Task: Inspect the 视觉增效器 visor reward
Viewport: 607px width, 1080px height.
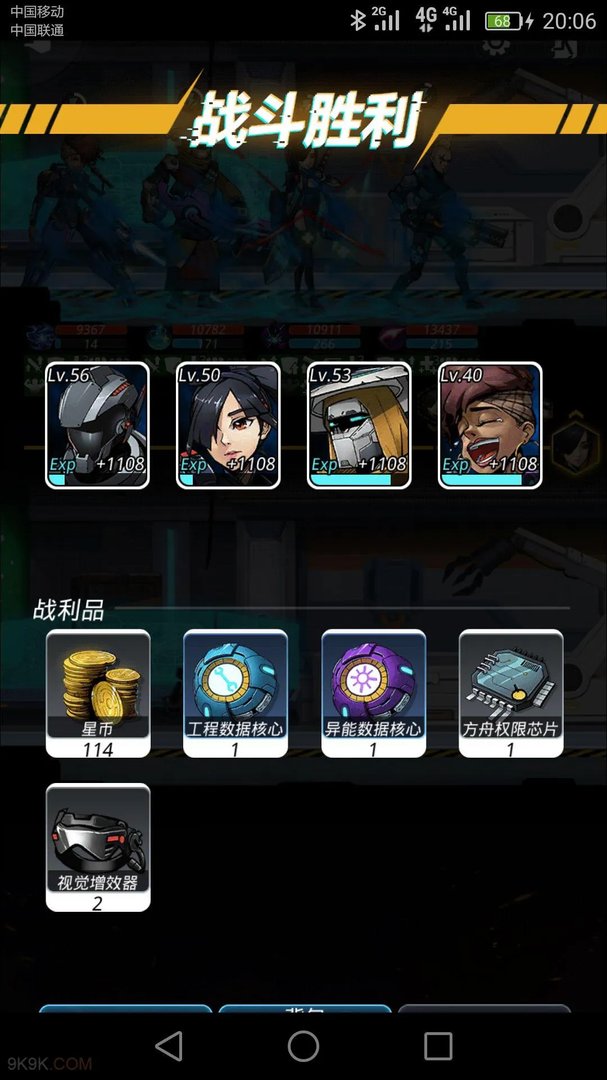Action: (98, 846)
